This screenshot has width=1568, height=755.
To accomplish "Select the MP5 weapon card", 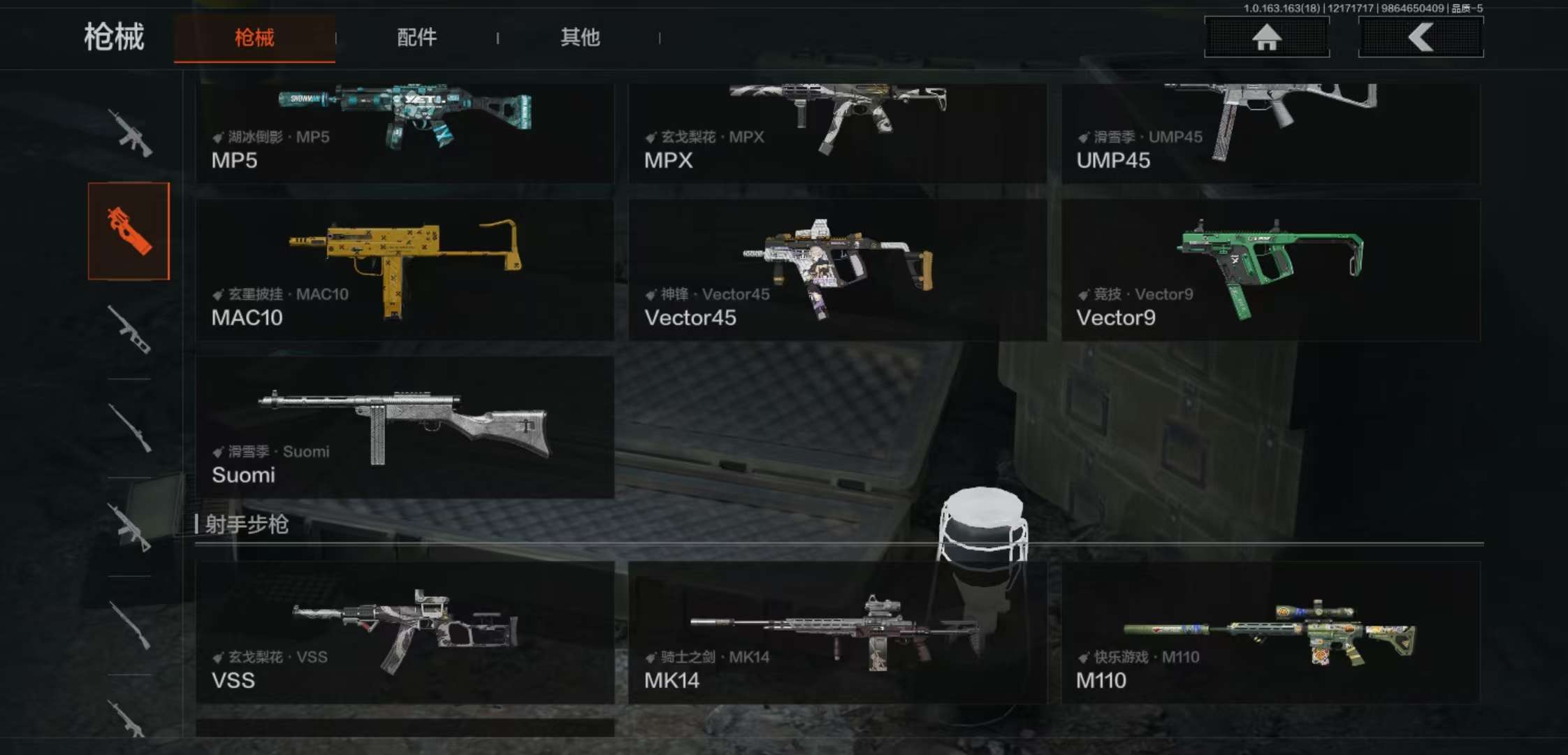I will [405, 133].
